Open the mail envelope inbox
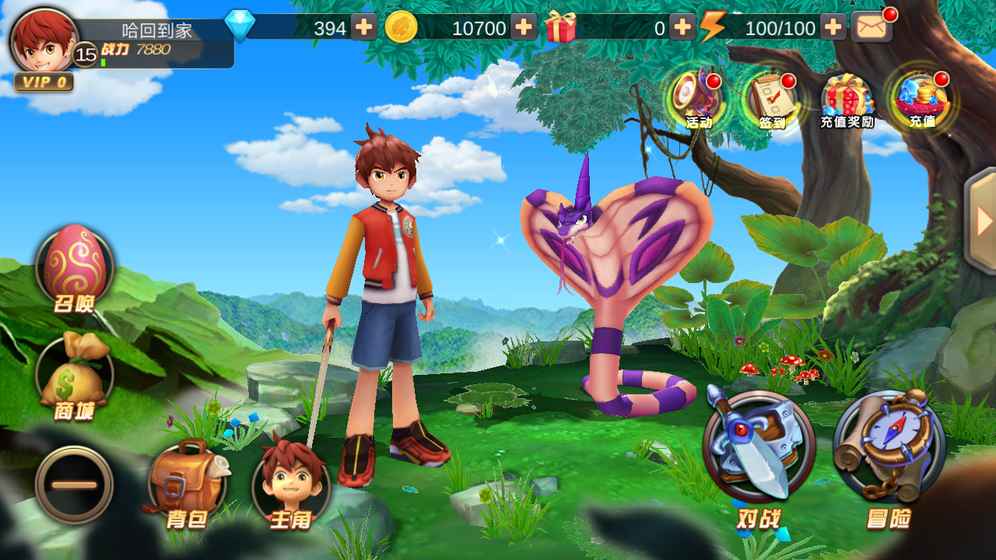996x560 pixels. [872, 26]
